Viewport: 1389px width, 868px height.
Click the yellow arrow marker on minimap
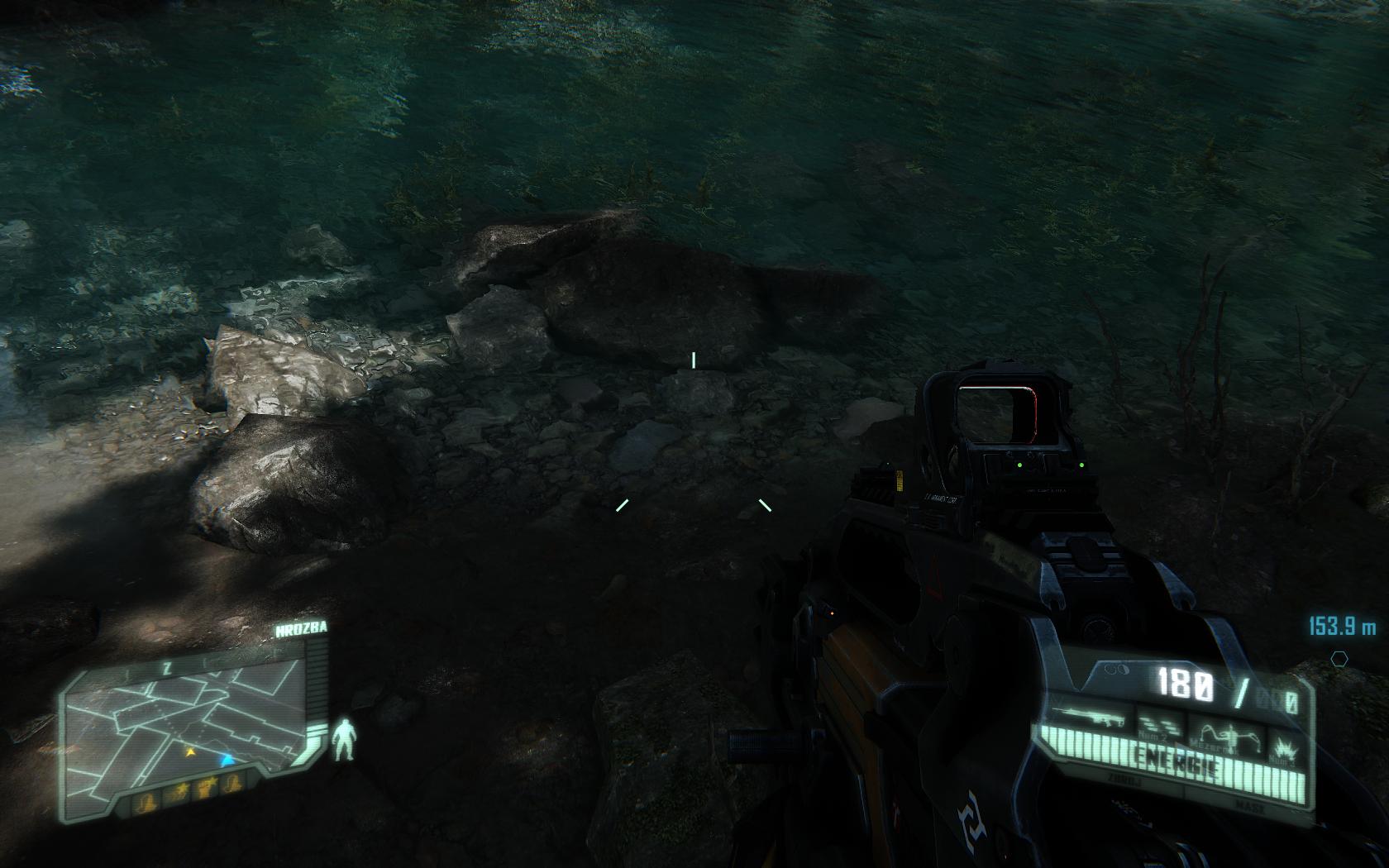pos(190,752)
